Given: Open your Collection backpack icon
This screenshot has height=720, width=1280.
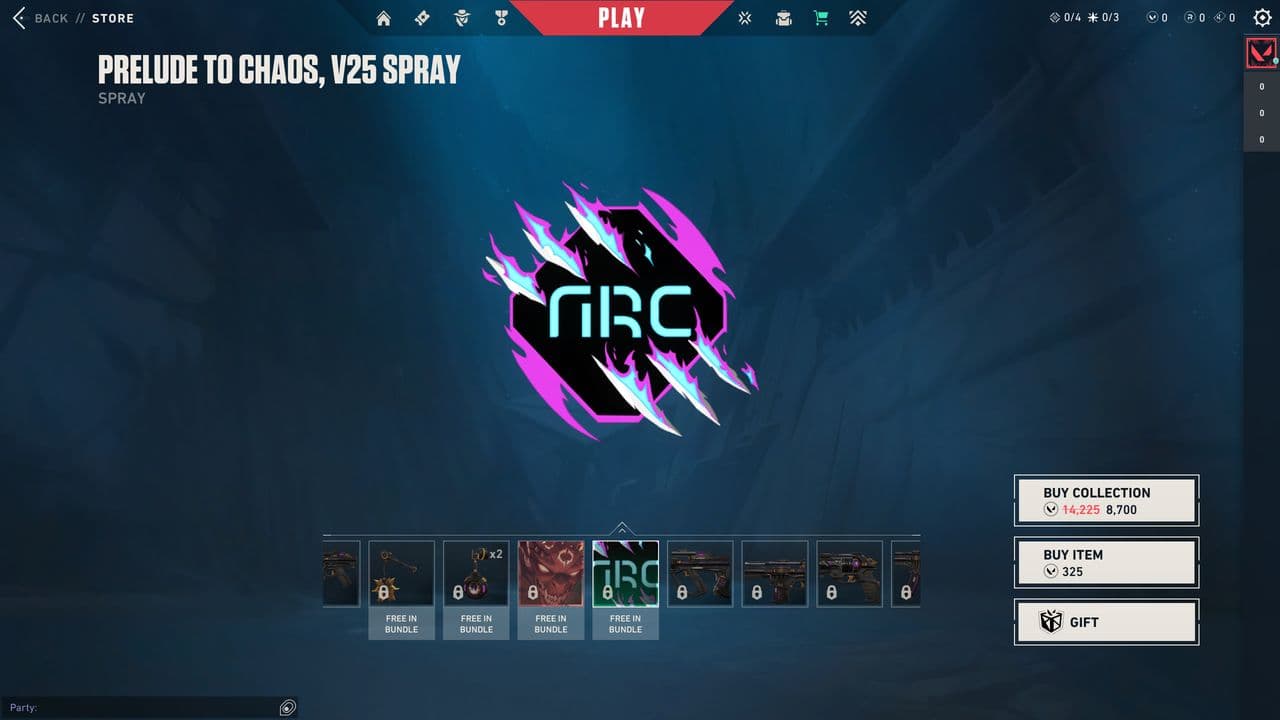Looking at the screenshot, I should click(783, 17).
